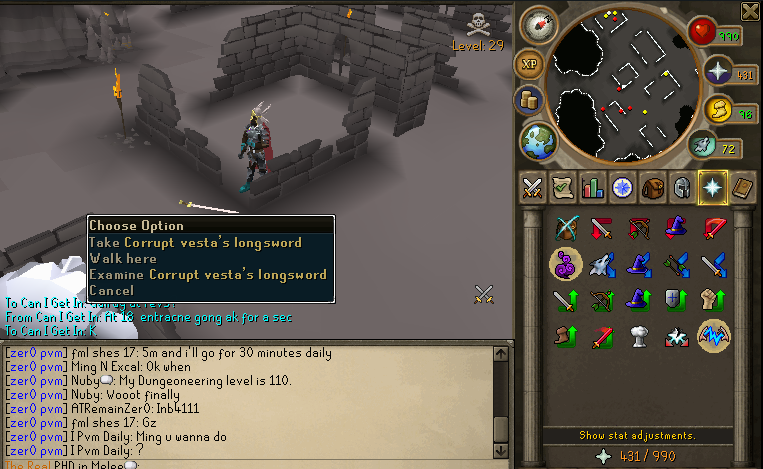
Task: Switch to the helmet equipment tab
Action: [x=682, y=187]
